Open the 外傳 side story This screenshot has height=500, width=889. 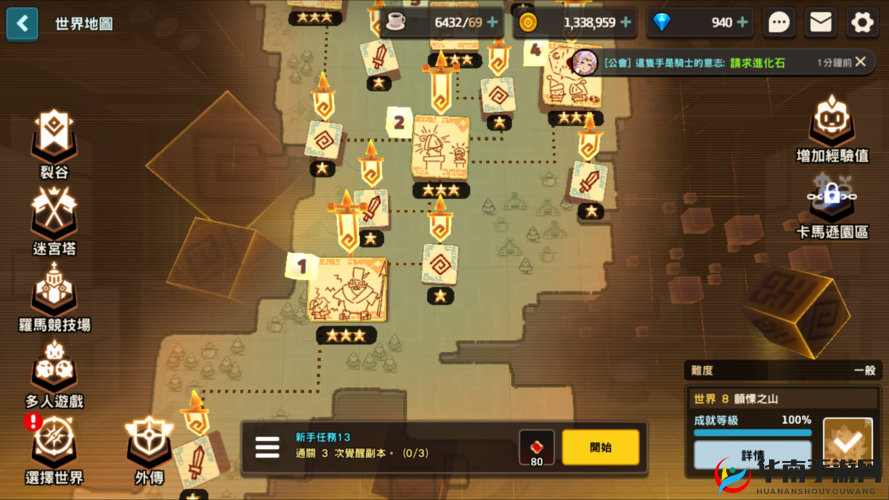point(149,447)
